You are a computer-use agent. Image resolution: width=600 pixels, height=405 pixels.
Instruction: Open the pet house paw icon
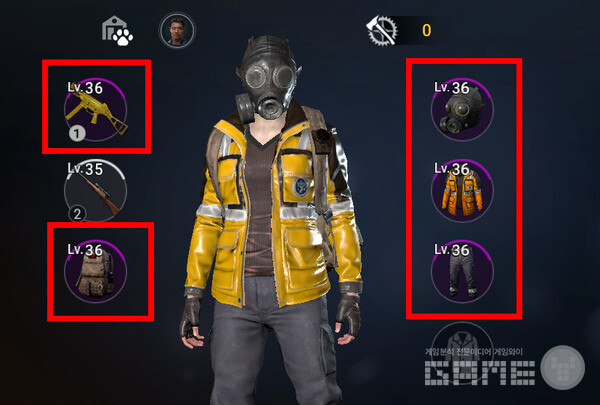[118, 30]
